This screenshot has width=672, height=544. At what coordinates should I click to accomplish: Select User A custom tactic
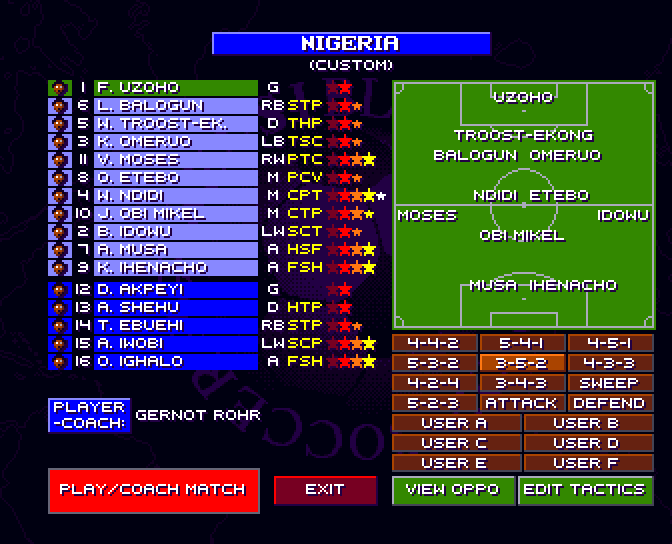[x=455, y=423]
